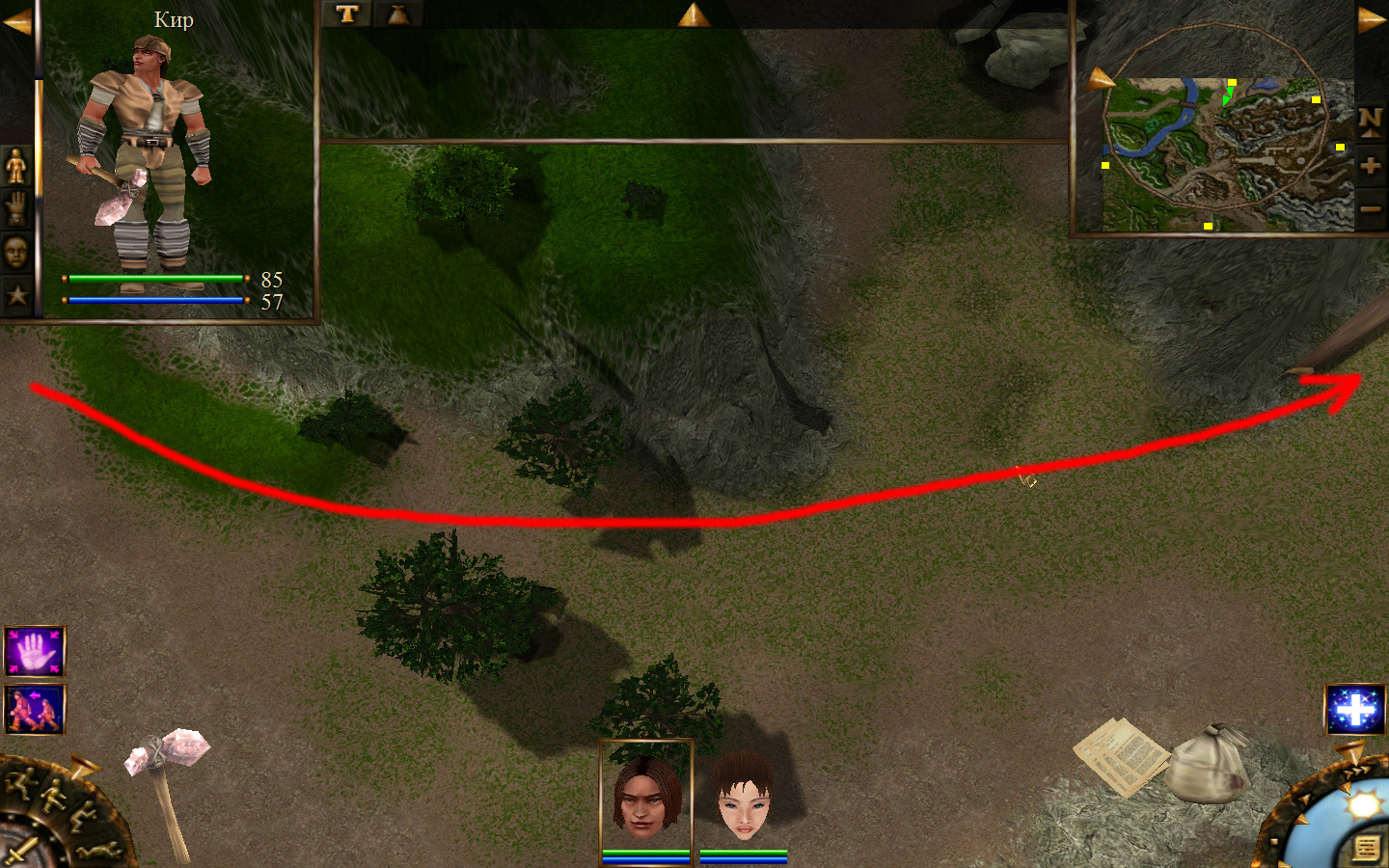Select the female companion portrait

744,798
